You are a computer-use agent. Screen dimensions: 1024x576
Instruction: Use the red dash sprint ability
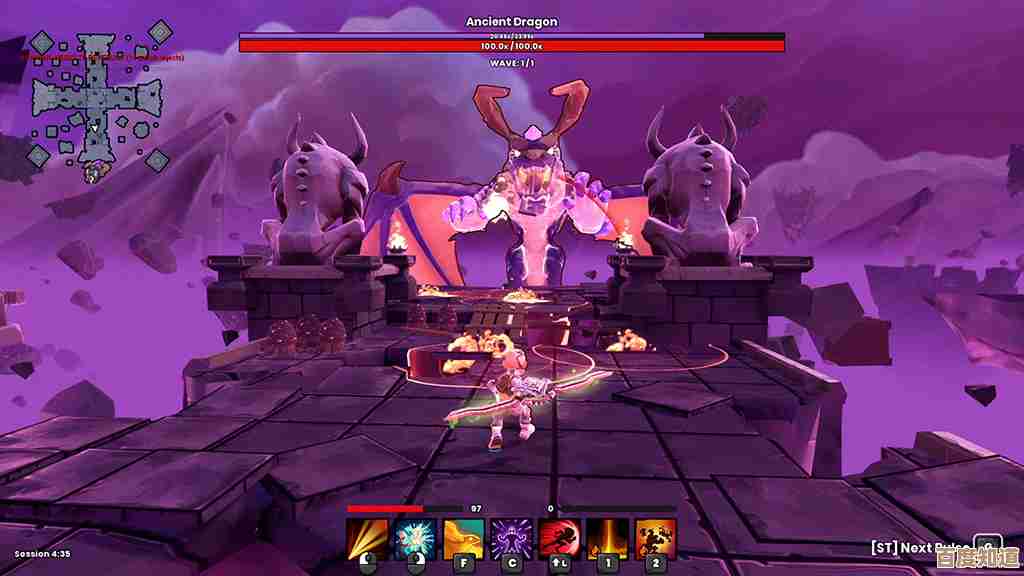559,538
